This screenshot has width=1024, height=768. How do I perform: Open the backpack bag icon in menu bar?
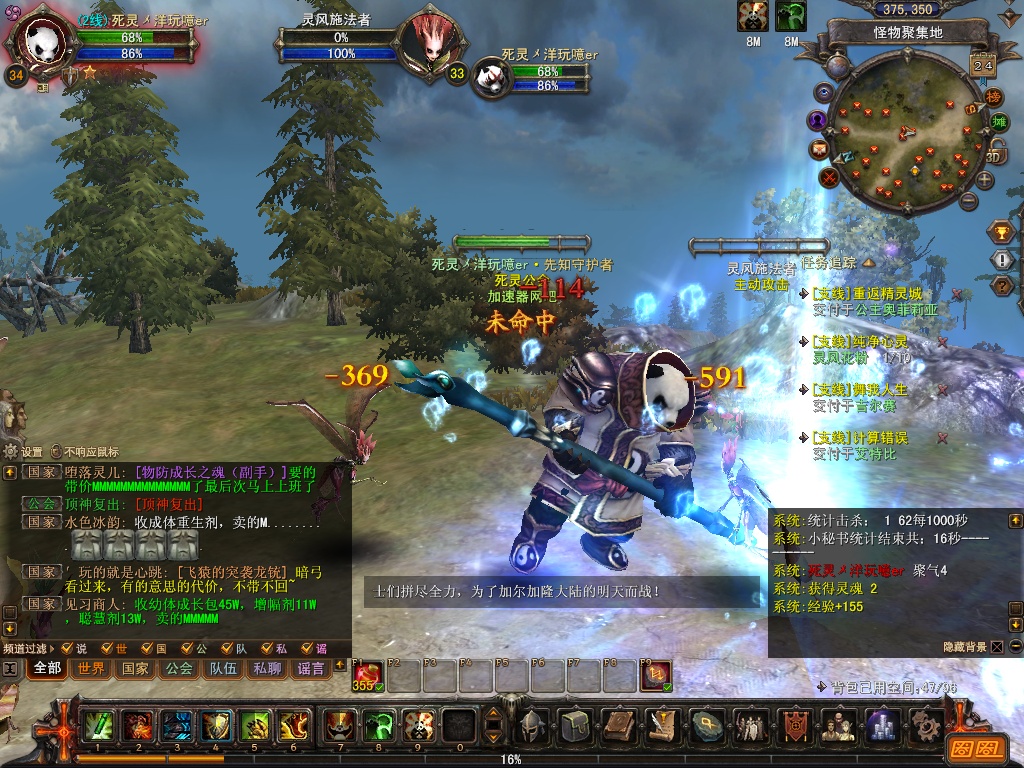573,725
